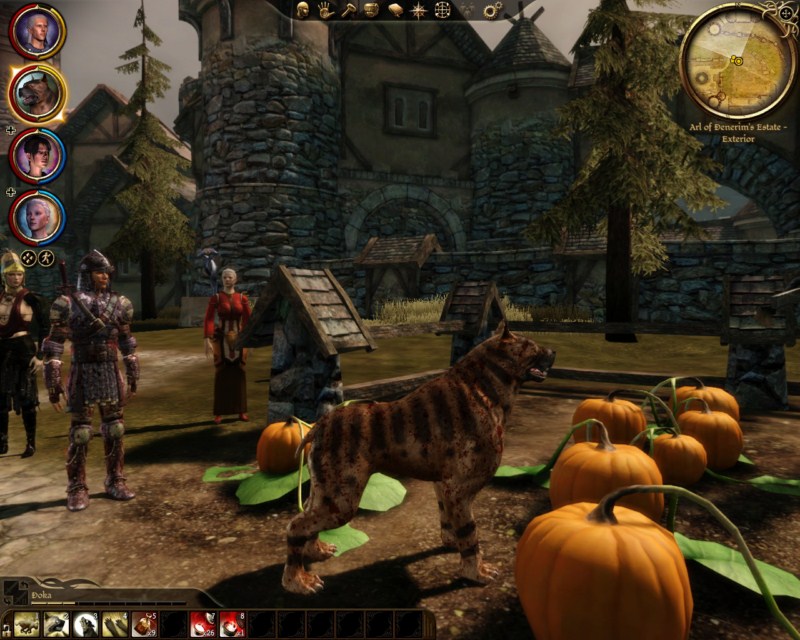Select the white-haired woman's party portrait
Image resolution: width=800 pixels, height=640 pixels.
pyautogui.click(x=38, y=216)
